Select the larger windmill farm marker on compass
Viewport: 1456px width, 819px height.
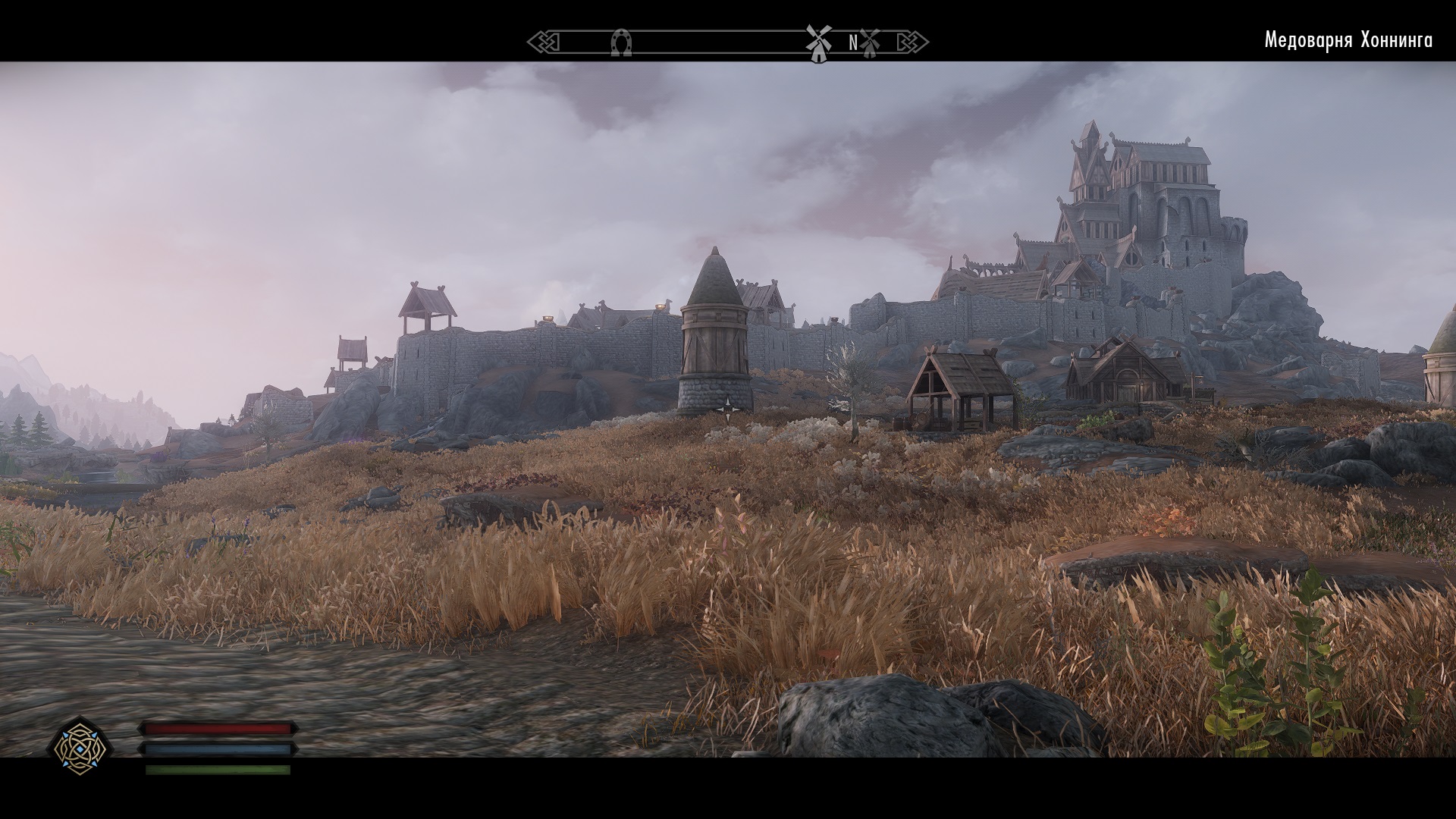pos(817,43)
